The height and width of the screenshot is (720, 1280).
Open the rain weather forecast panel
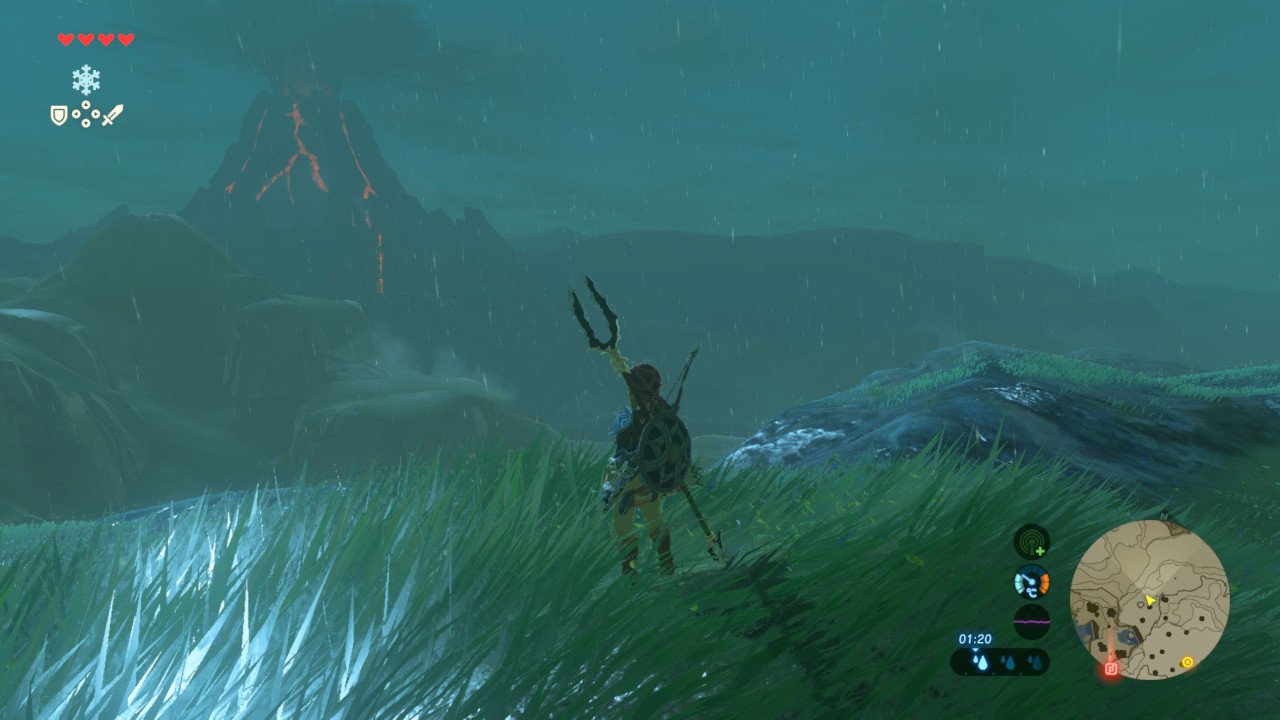[x=1000, y=661]
